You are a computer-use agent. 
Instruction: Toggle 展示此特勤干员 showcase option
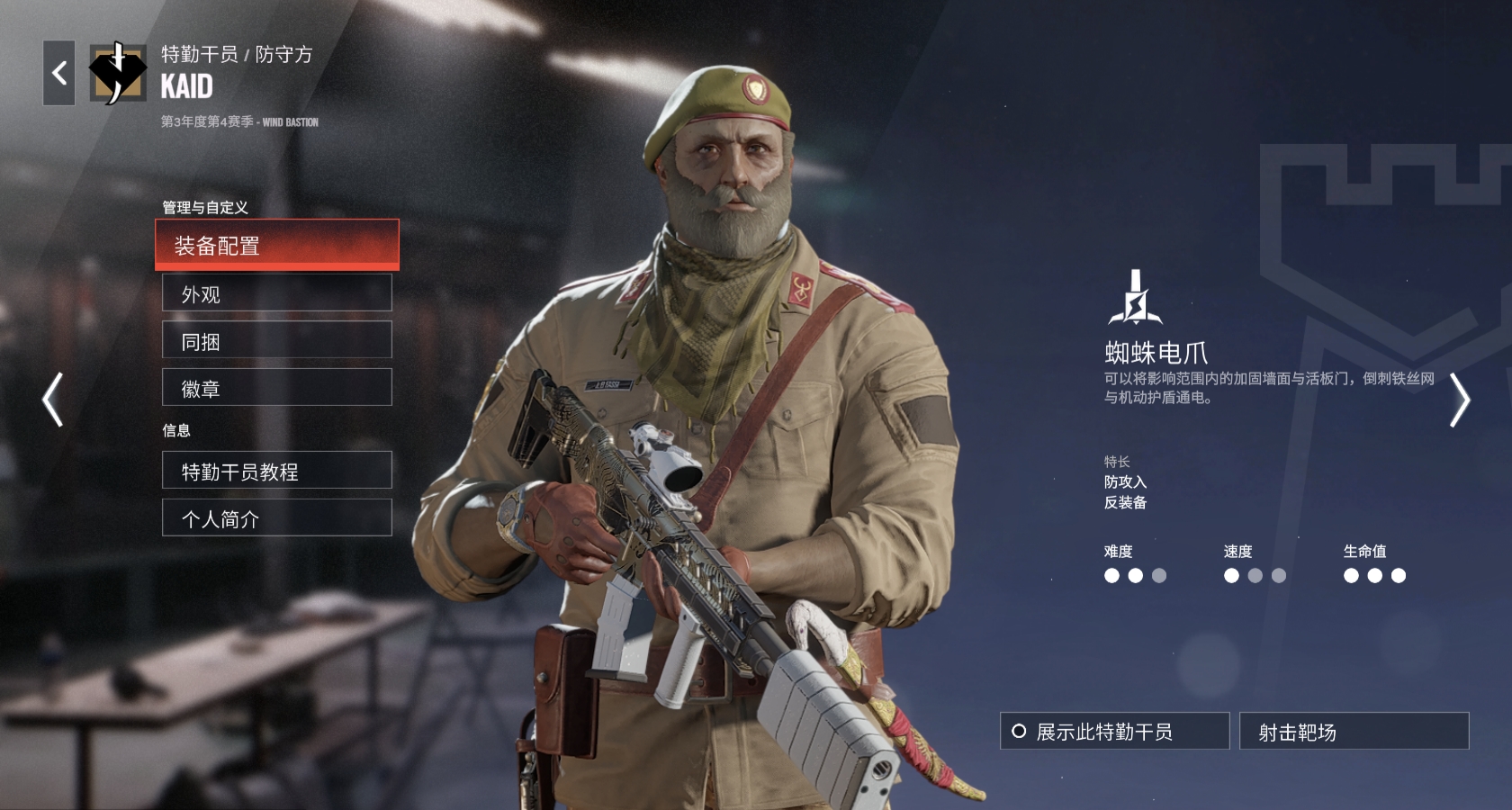[x=1114, y=732]
